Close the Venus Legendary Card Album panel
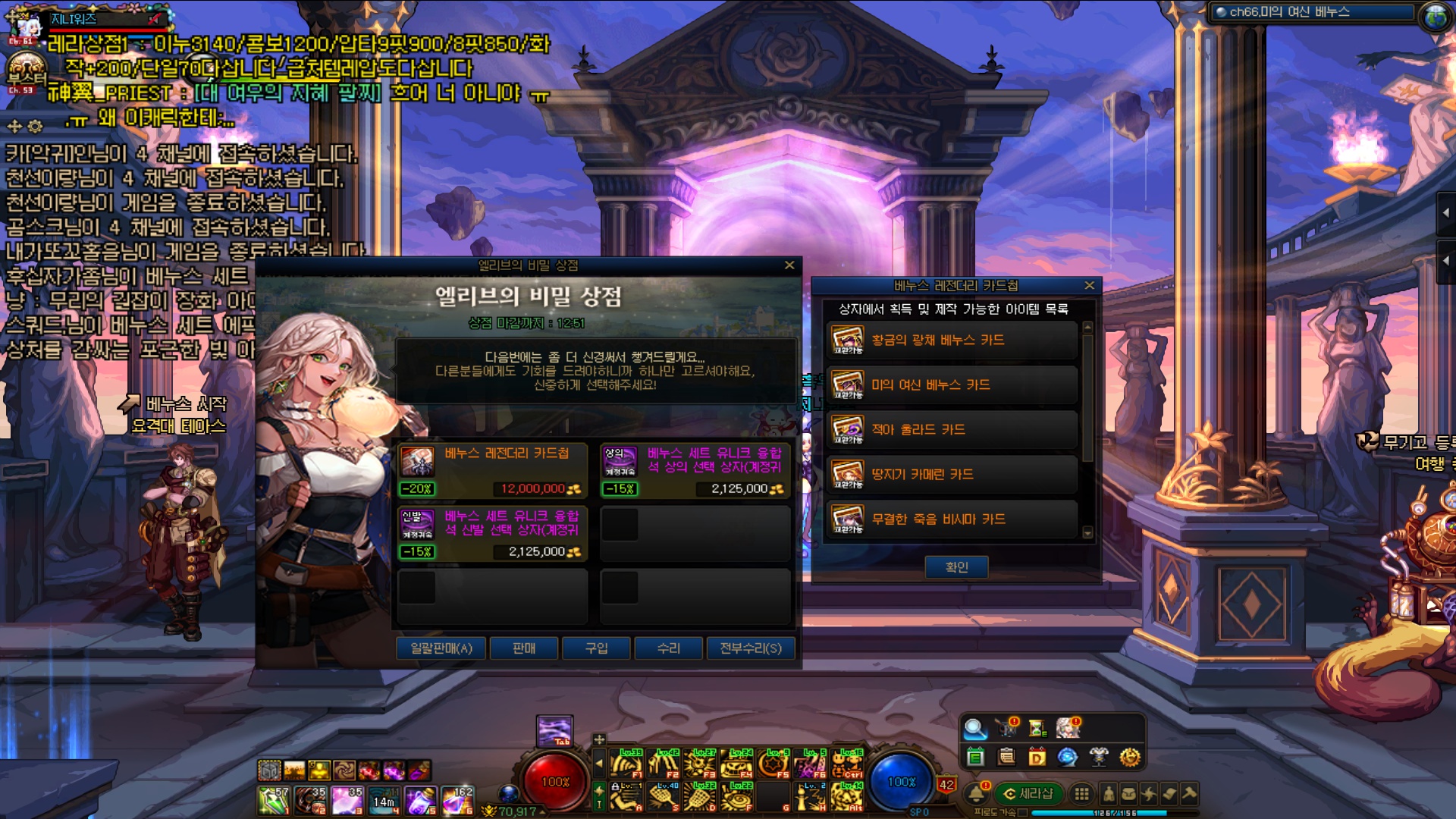 (1090, 286)
